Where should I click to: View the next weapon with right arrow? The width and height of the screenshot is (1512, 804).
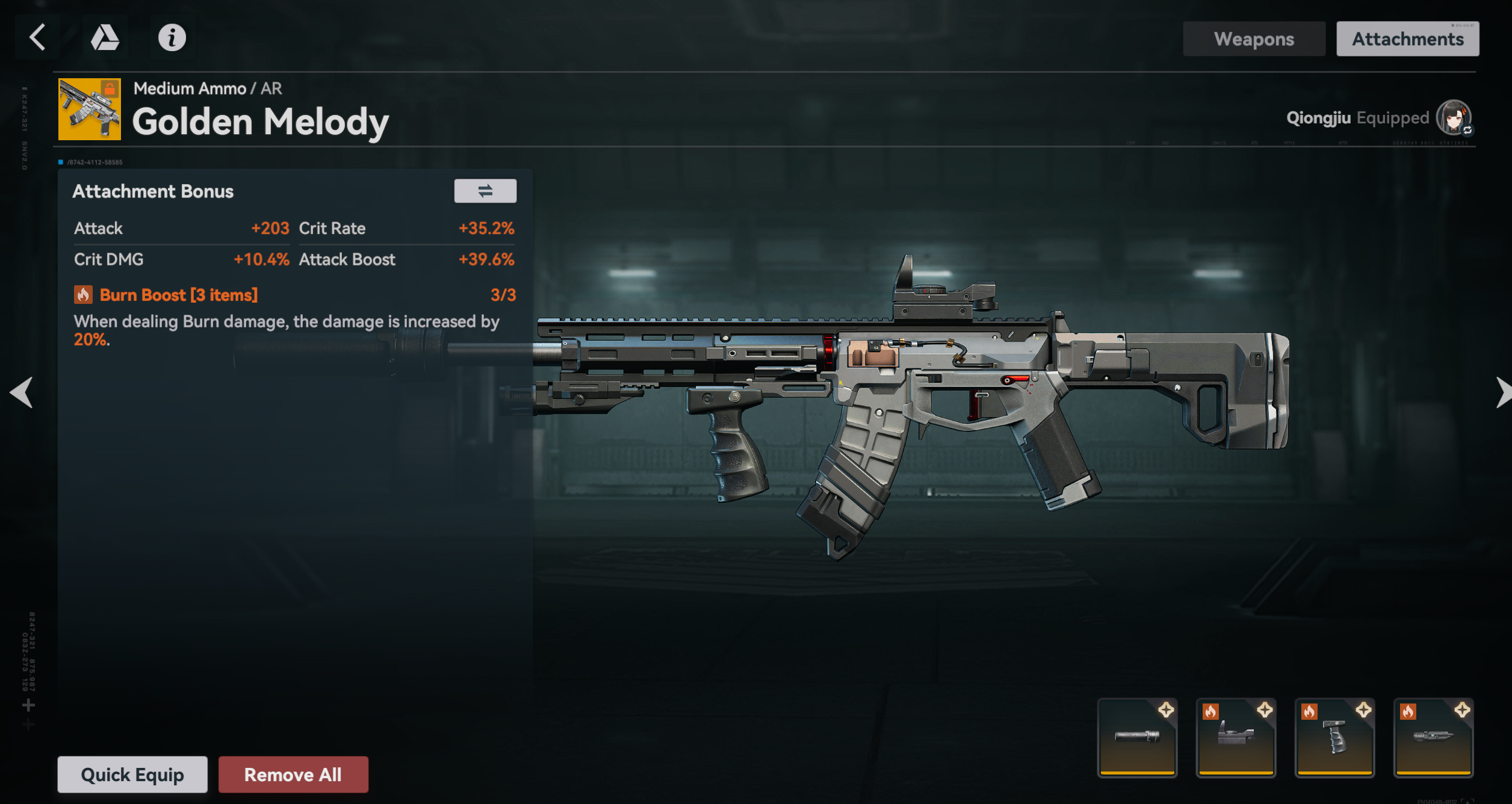pos(1502,392)
